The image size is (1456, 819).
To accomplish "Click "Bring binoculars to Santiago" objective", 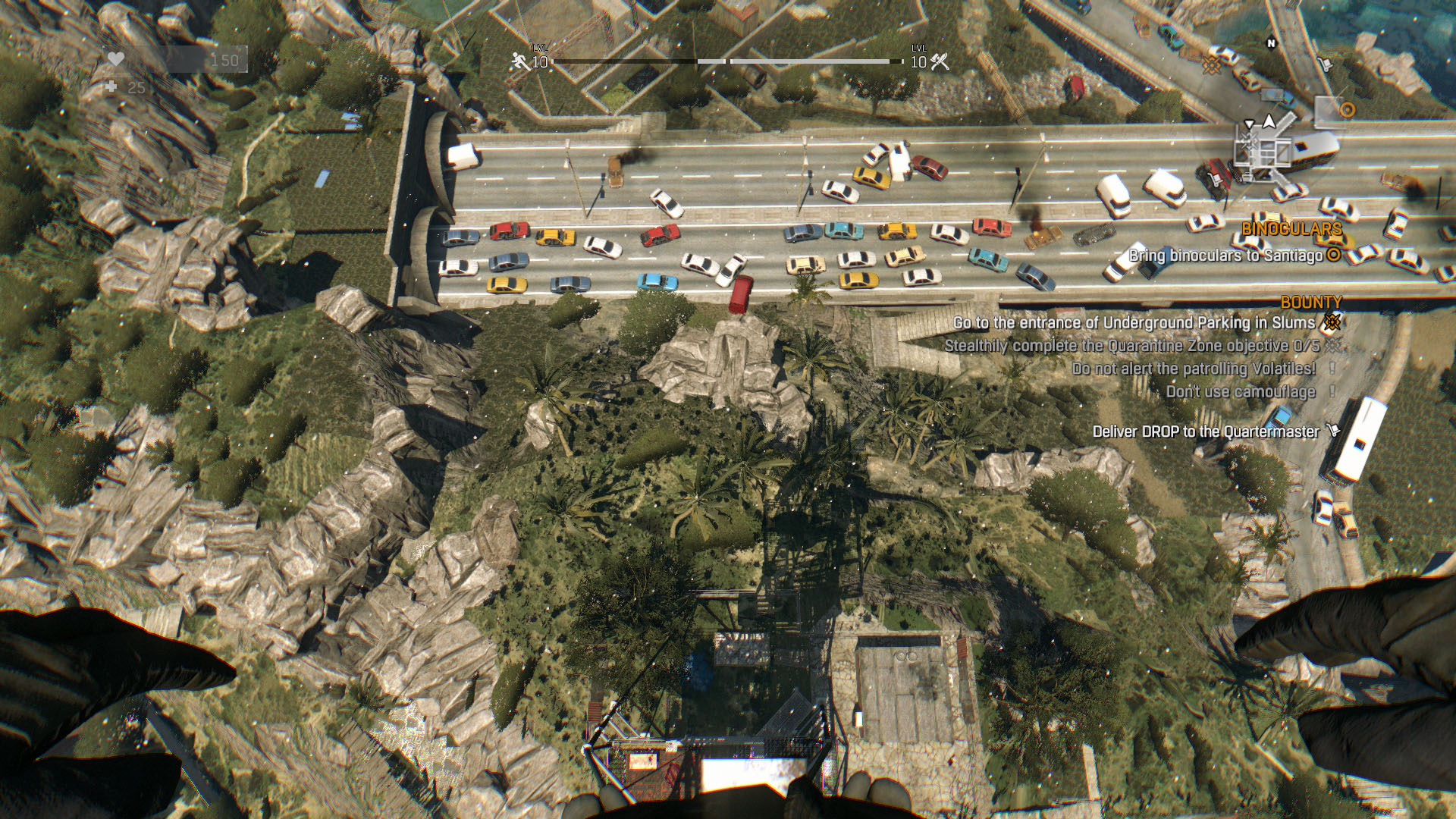I will pos(1225,256).
